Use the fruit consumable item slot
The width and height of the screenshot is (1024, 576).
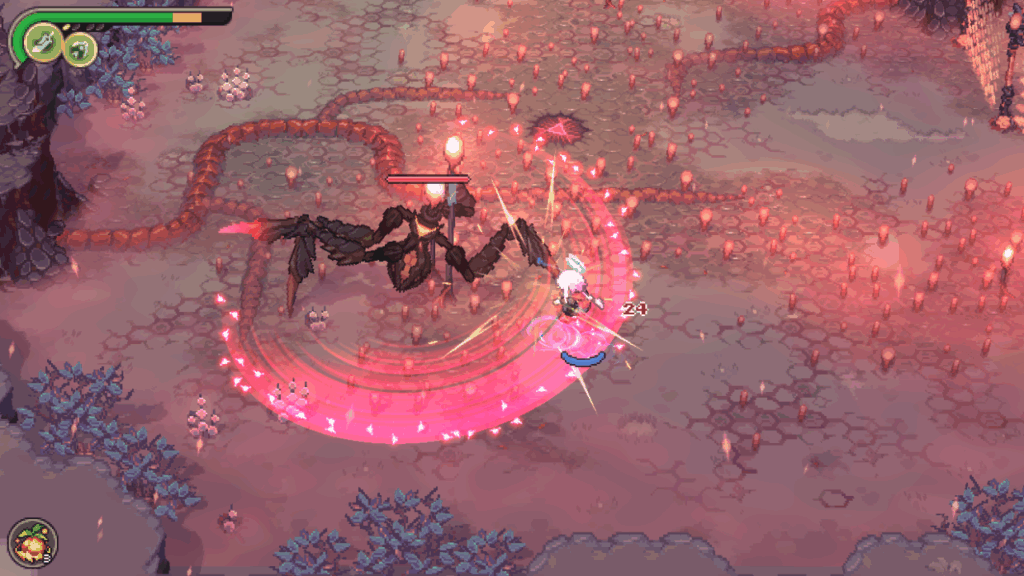pos(32,543)
